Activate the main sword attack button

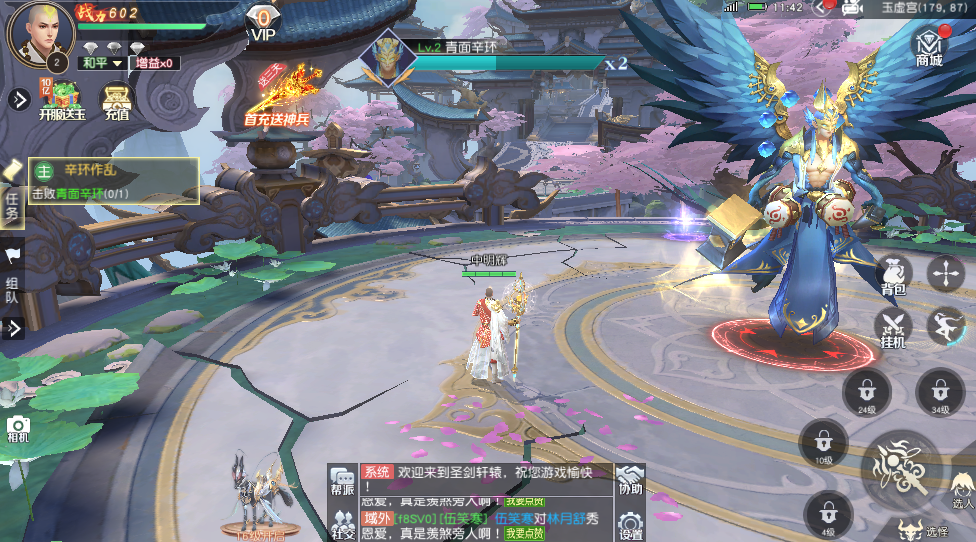901,470
